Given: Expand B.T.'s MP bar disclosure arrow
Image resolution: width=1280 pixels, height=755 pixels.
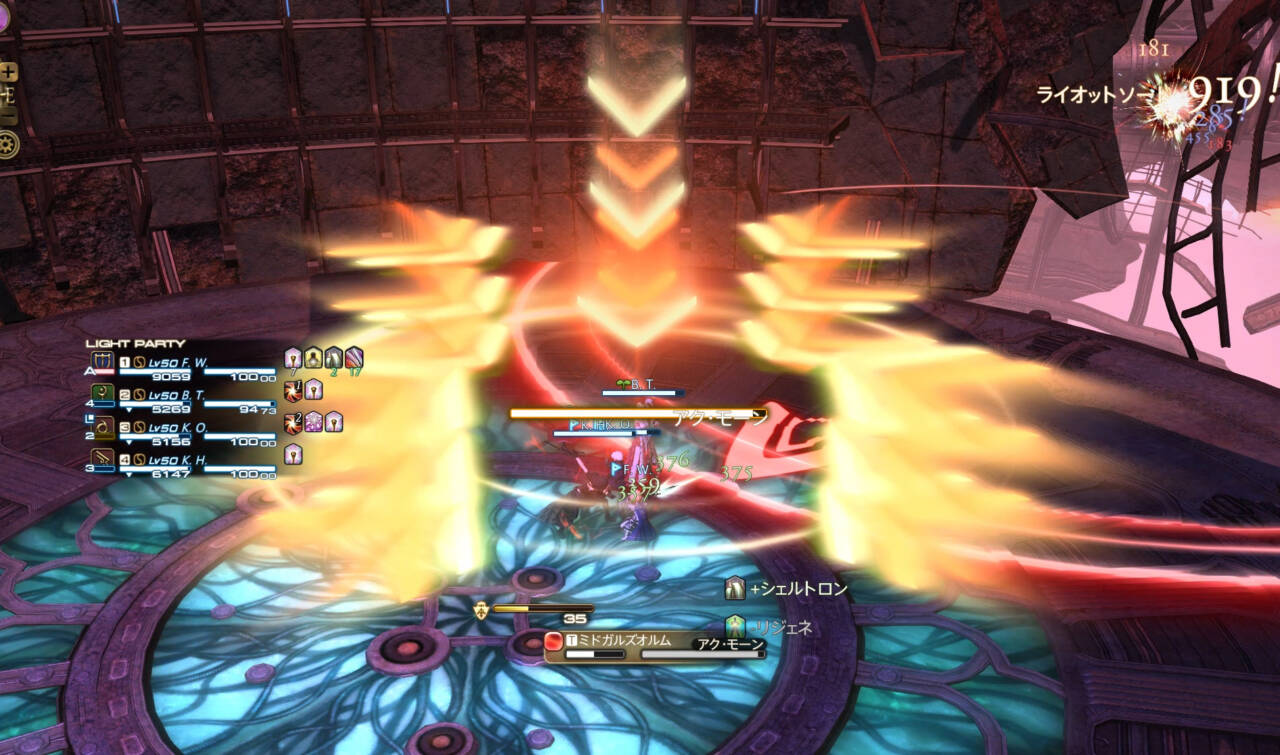Looking at the screenshot, I should [x=129, y=409].
